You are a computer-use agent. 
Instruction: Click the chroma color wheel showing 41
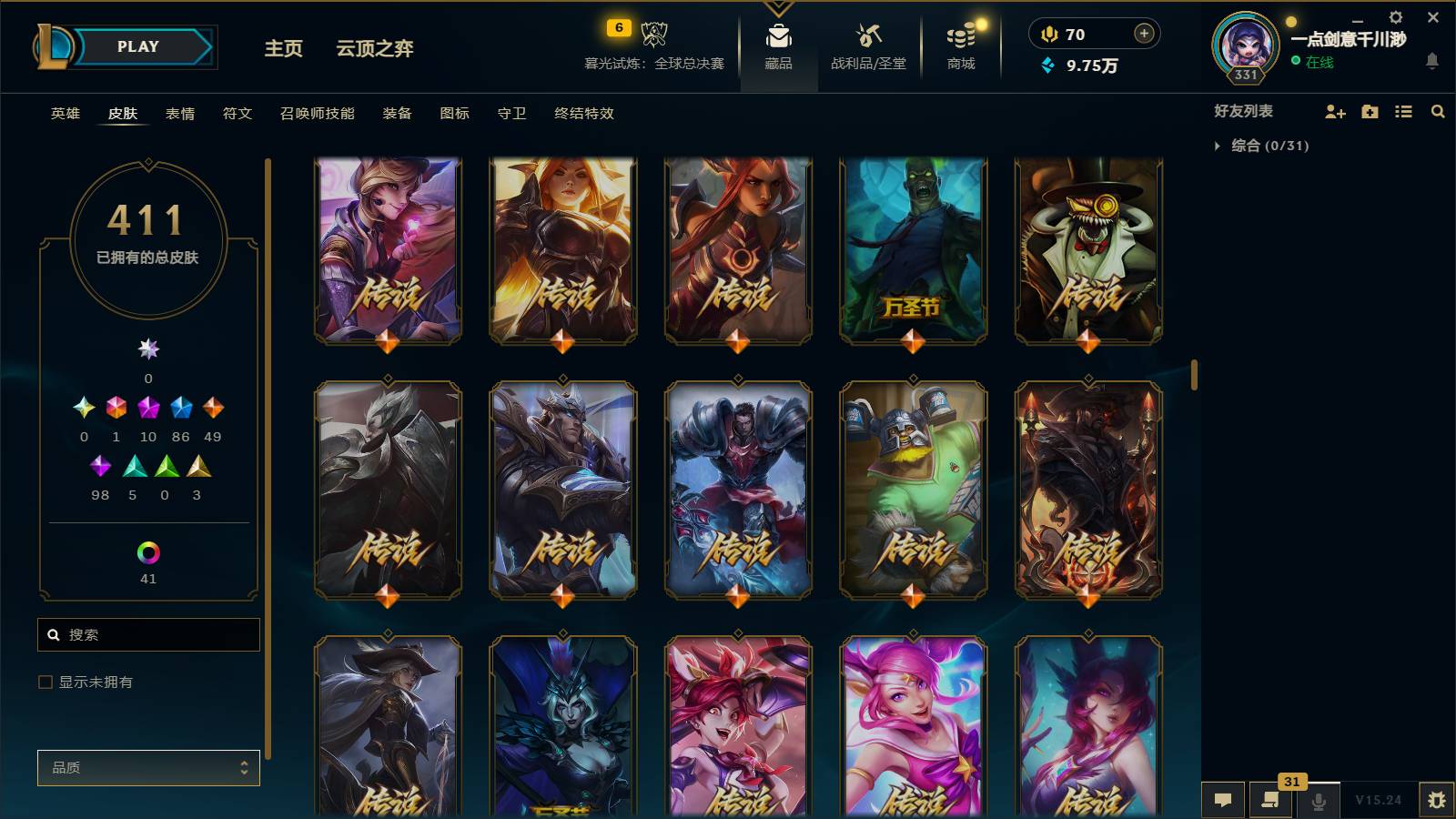148,551
